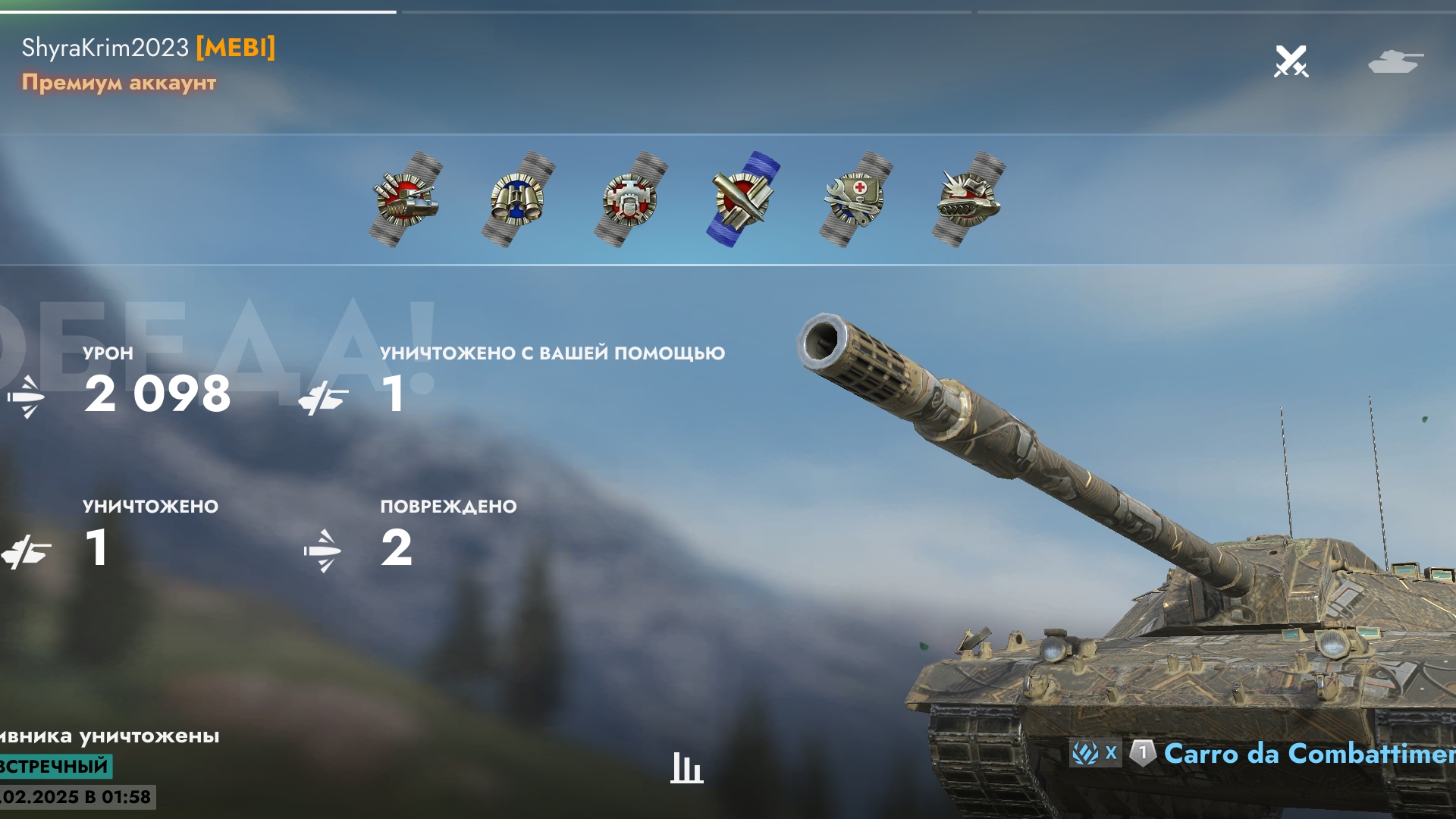Screen dimensions: 1456x819
Task: Open the red cross medic helmet medal
Action: [855, 199]
